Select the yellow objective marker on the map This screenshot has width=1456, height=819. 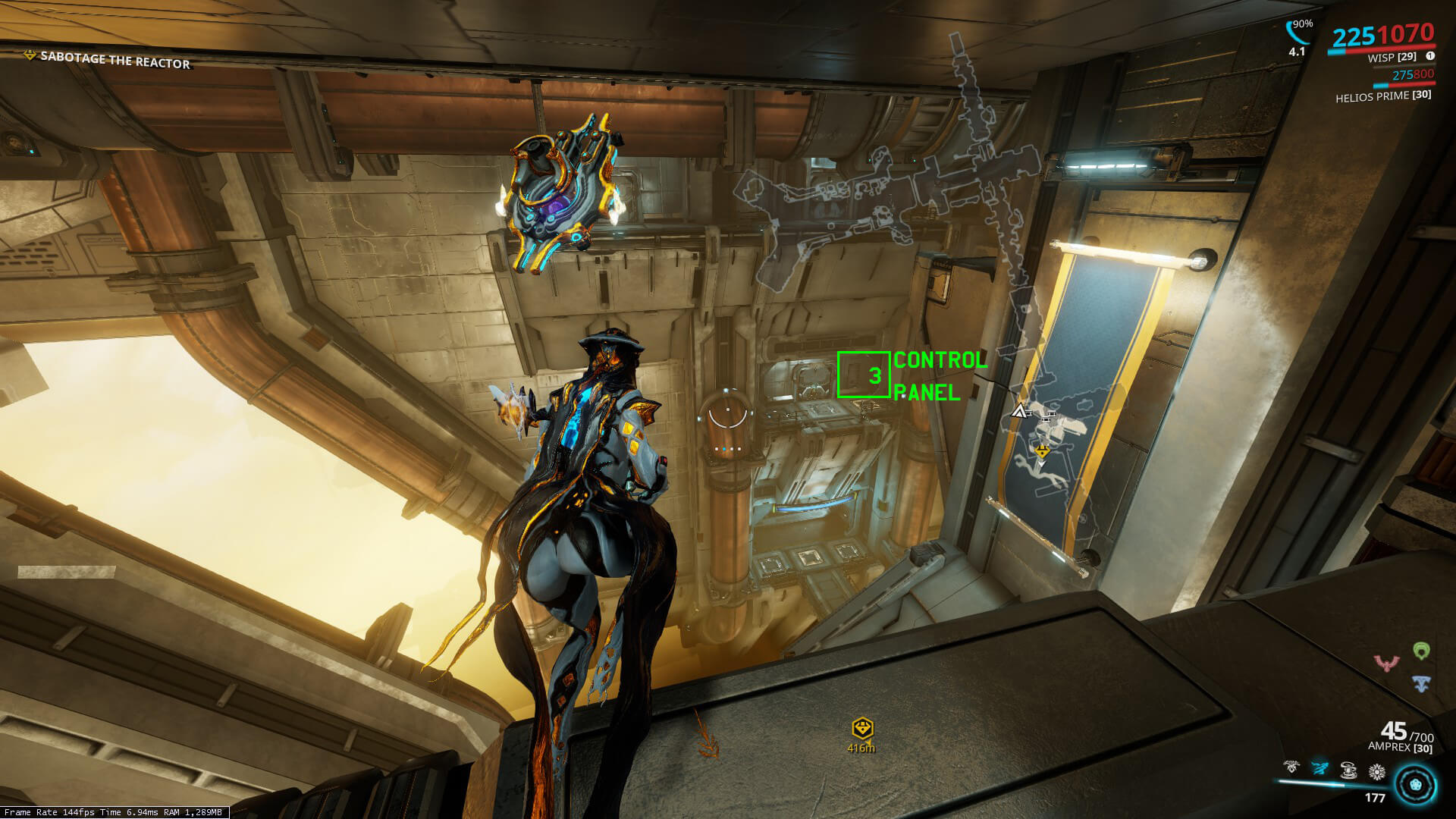tap(1043, 452)
